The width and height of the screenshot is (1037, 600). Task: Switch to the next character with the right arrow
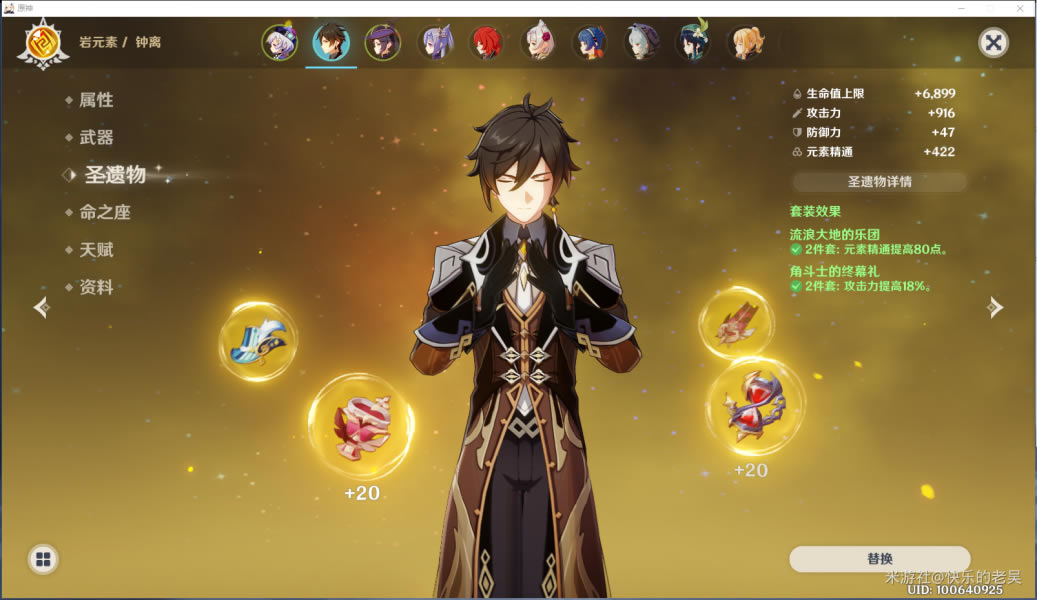pyautogui.click(x=995, y=307)
